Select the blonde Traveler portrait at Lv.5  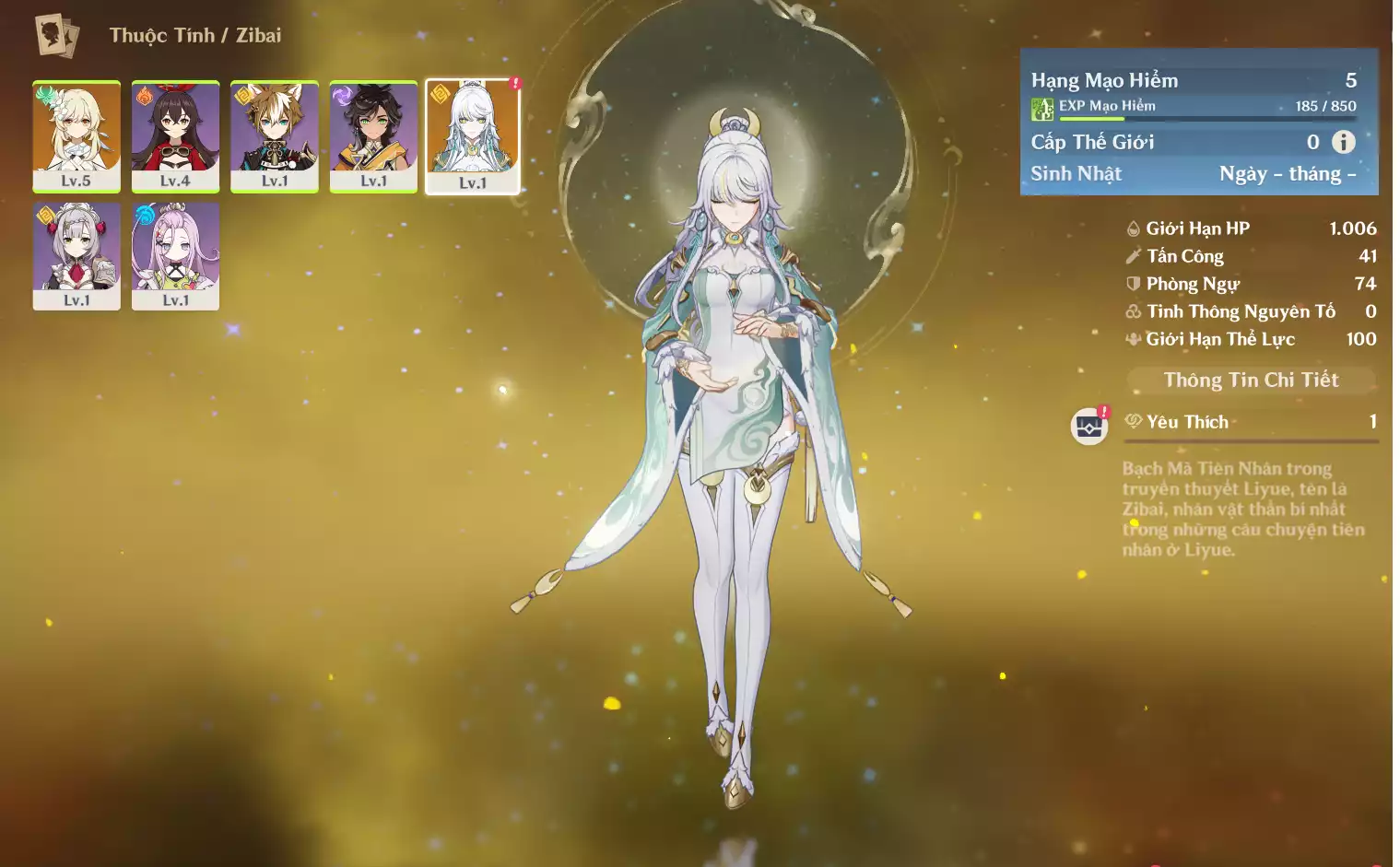(x=76, y=135)
